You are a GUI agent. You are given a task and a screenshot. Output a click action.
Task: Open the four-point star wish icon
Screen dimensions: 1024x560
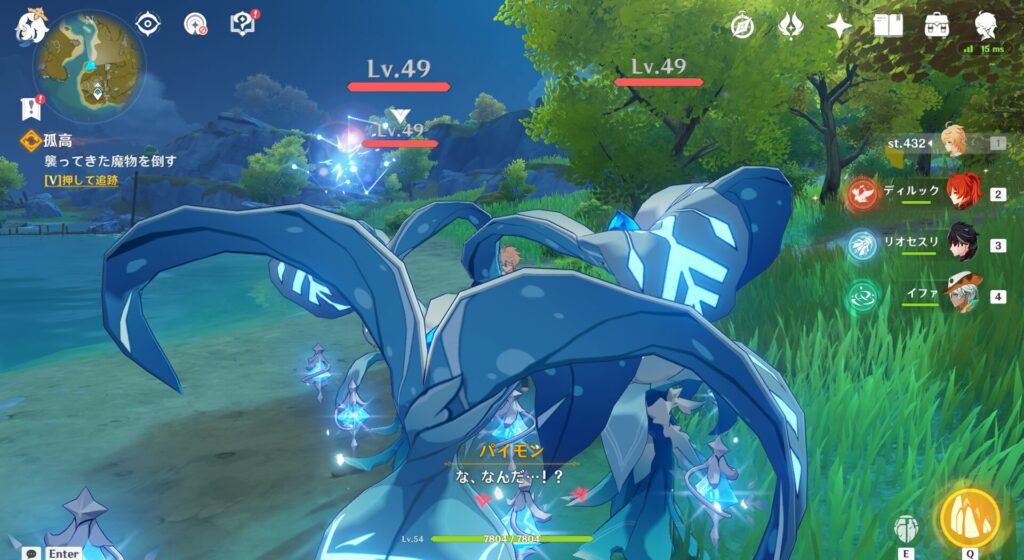[x=839, y=26]
